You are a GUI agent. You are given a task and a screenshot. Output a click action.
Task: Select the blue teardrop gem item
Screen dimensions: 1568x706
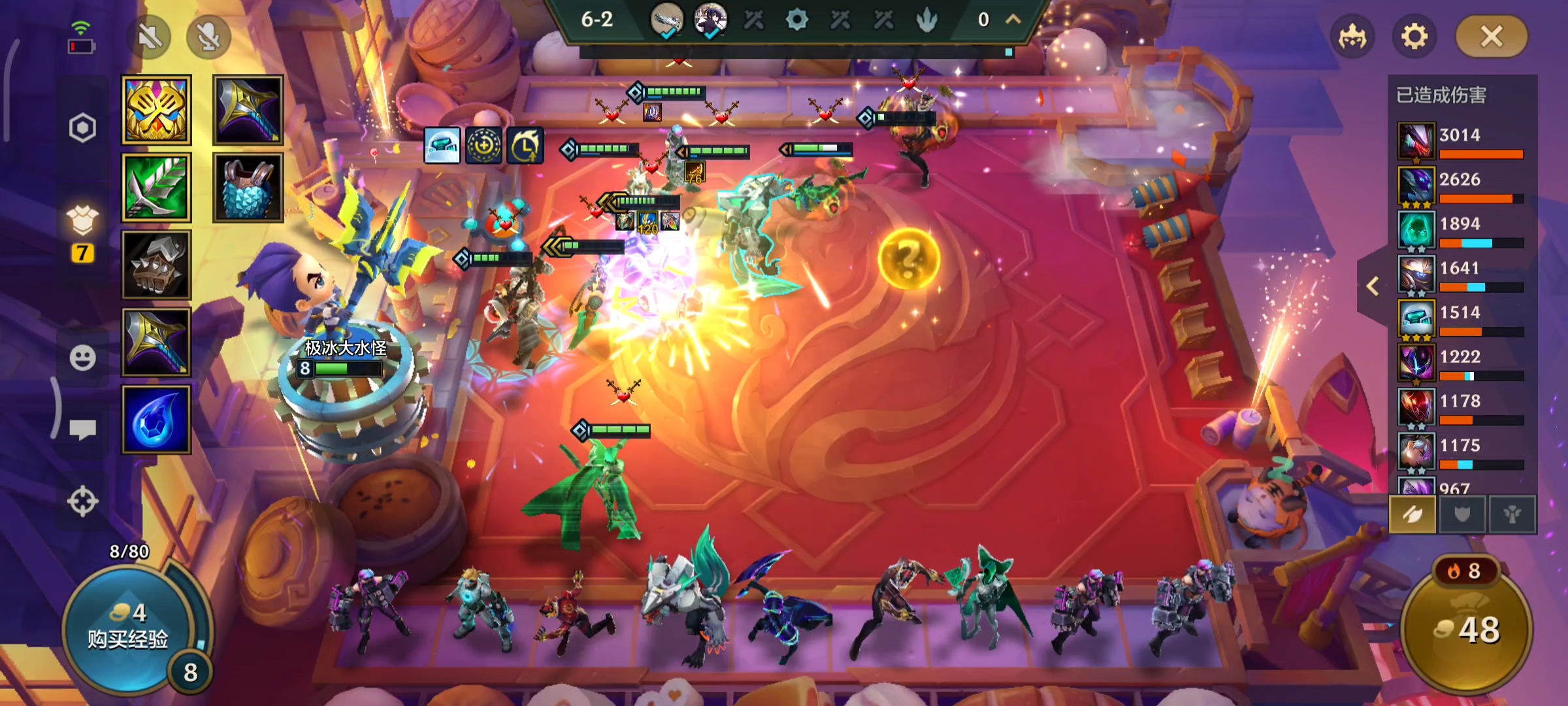(x=157, y=420)
